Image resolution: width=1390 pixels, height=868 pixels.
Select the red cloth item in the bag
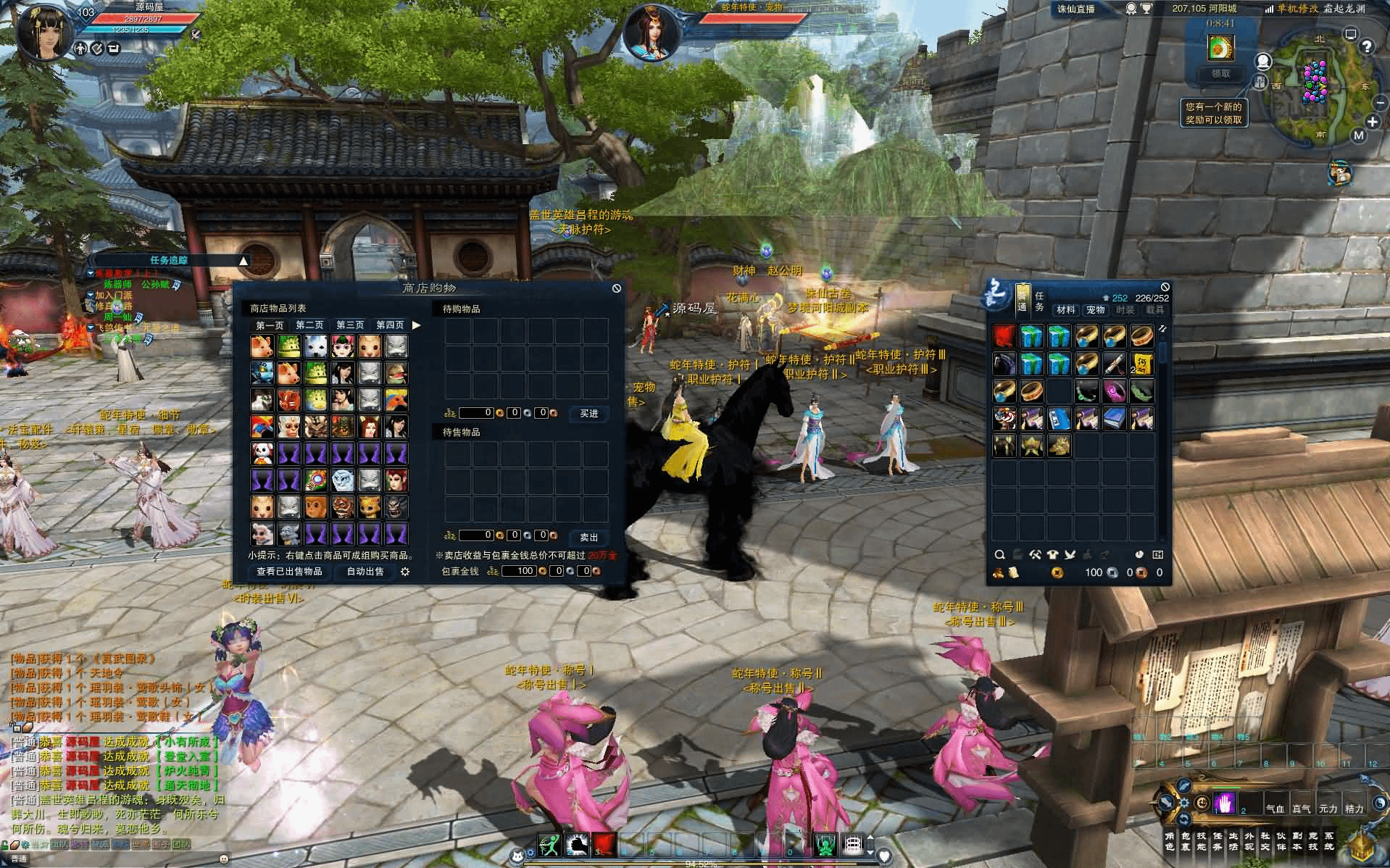click(x=1004, y=337)
